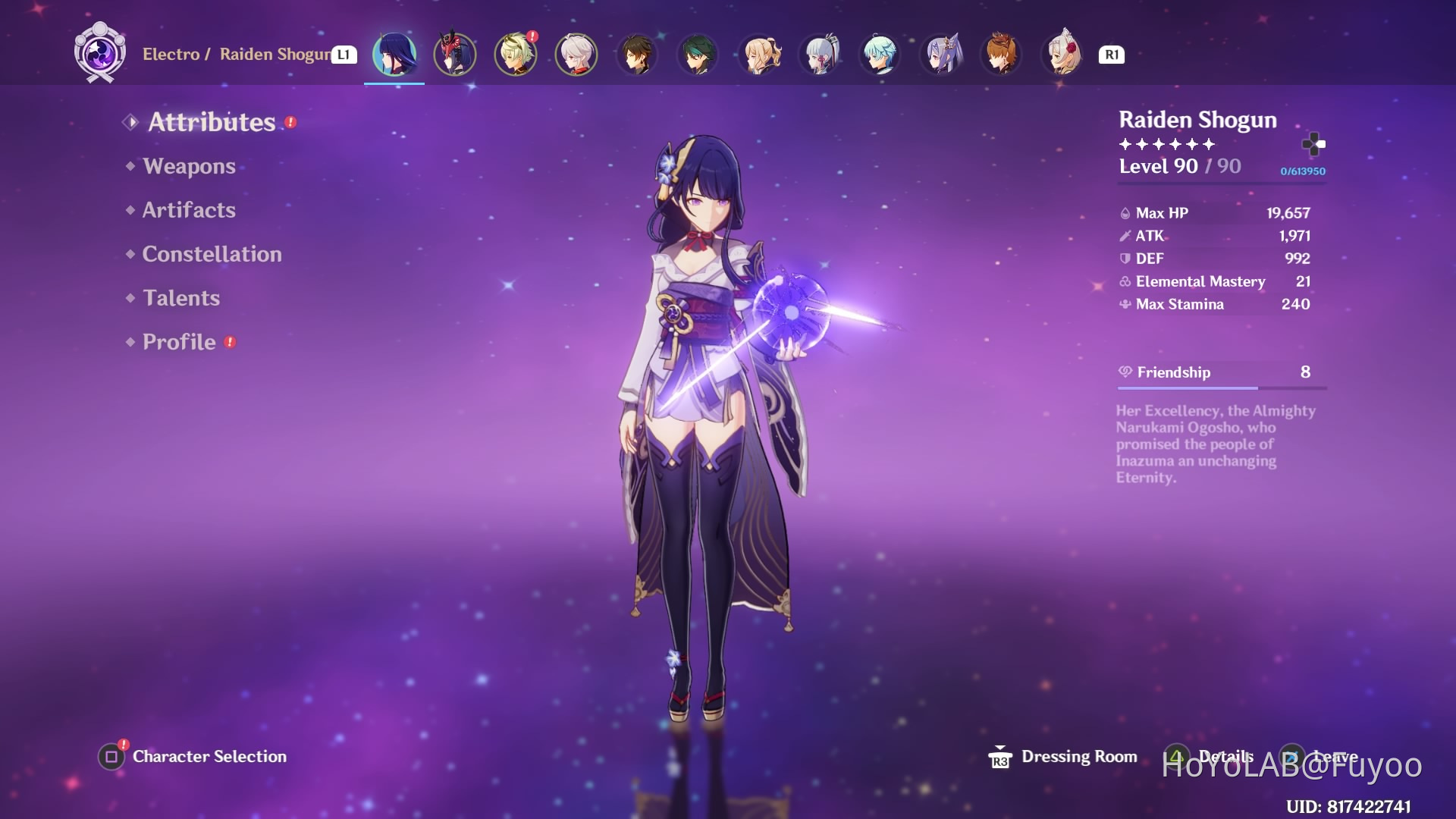Select the Raiden Shogun portrait
Viewport: 1456px width, 819px height.
394,55
